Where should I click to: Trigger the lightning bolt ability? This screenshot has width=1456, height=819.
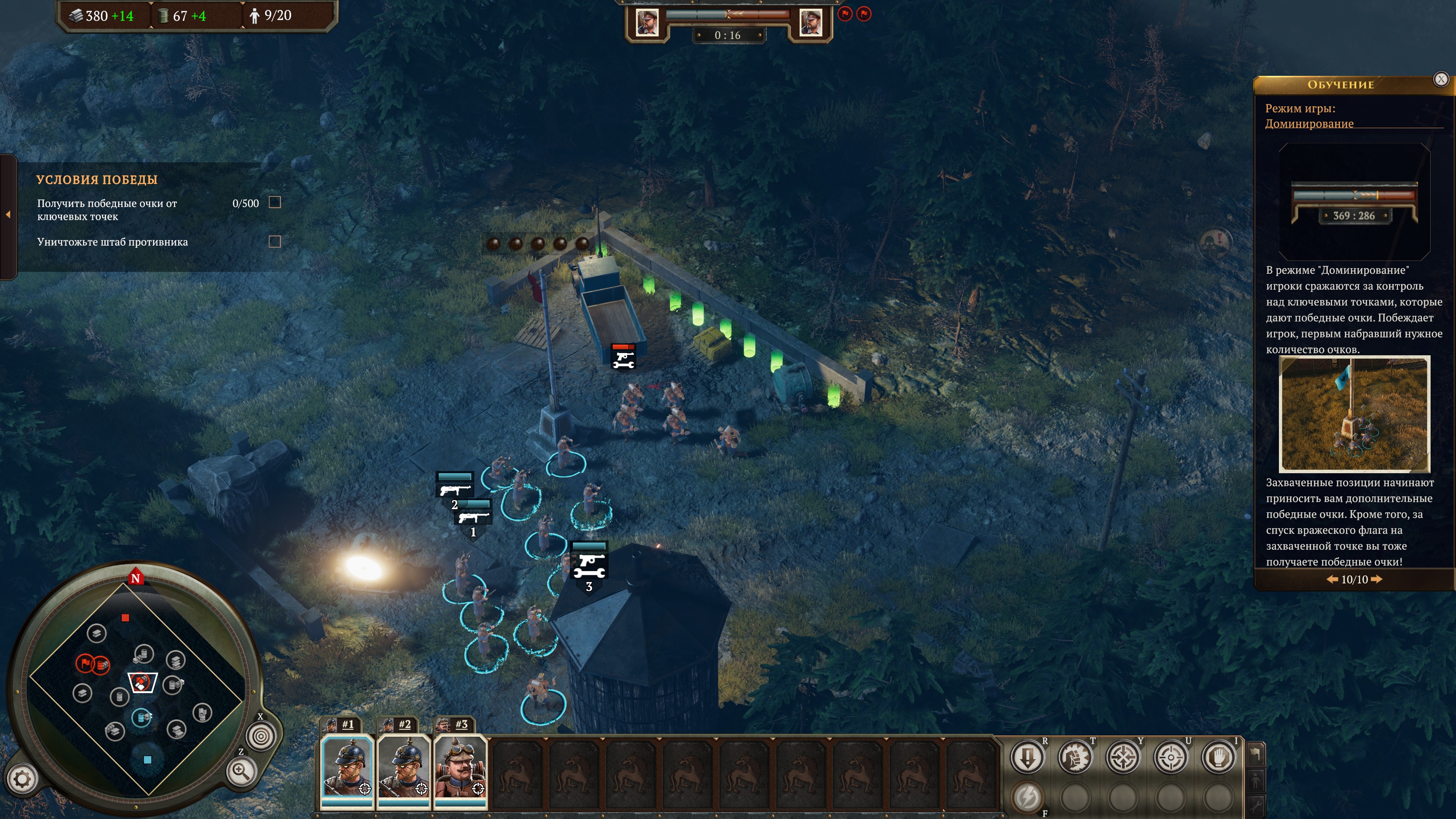[1027, 797]
